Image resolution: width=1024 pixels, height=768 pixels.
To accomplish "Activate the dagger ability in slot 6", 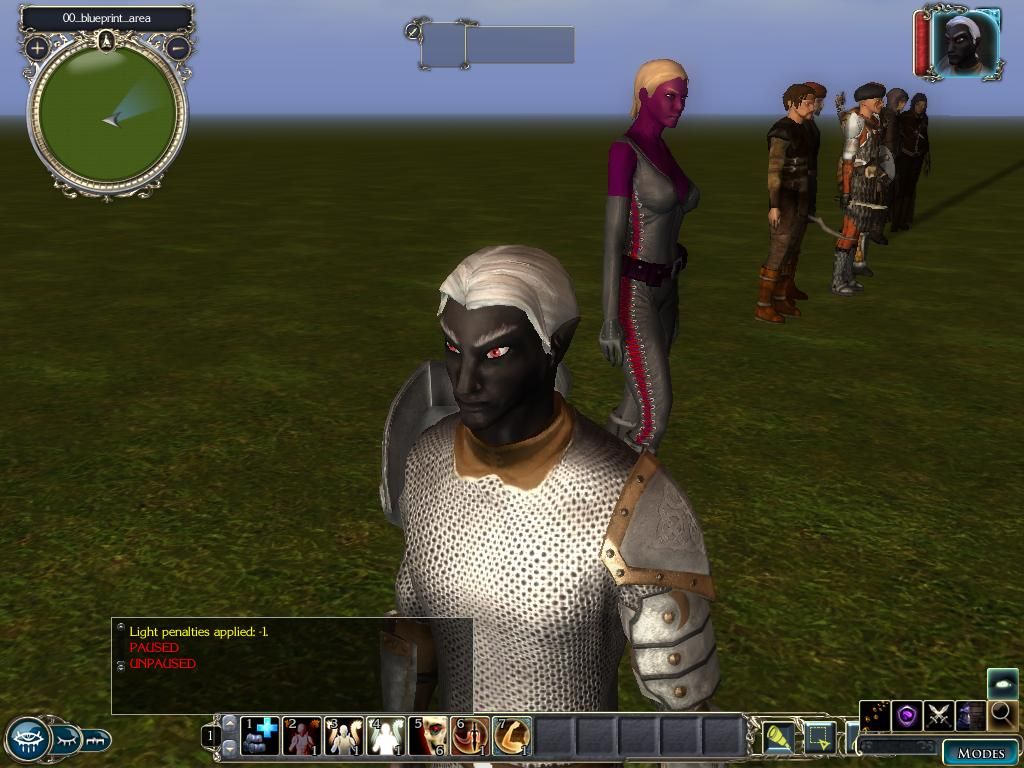I will click(x=470, y=736).
